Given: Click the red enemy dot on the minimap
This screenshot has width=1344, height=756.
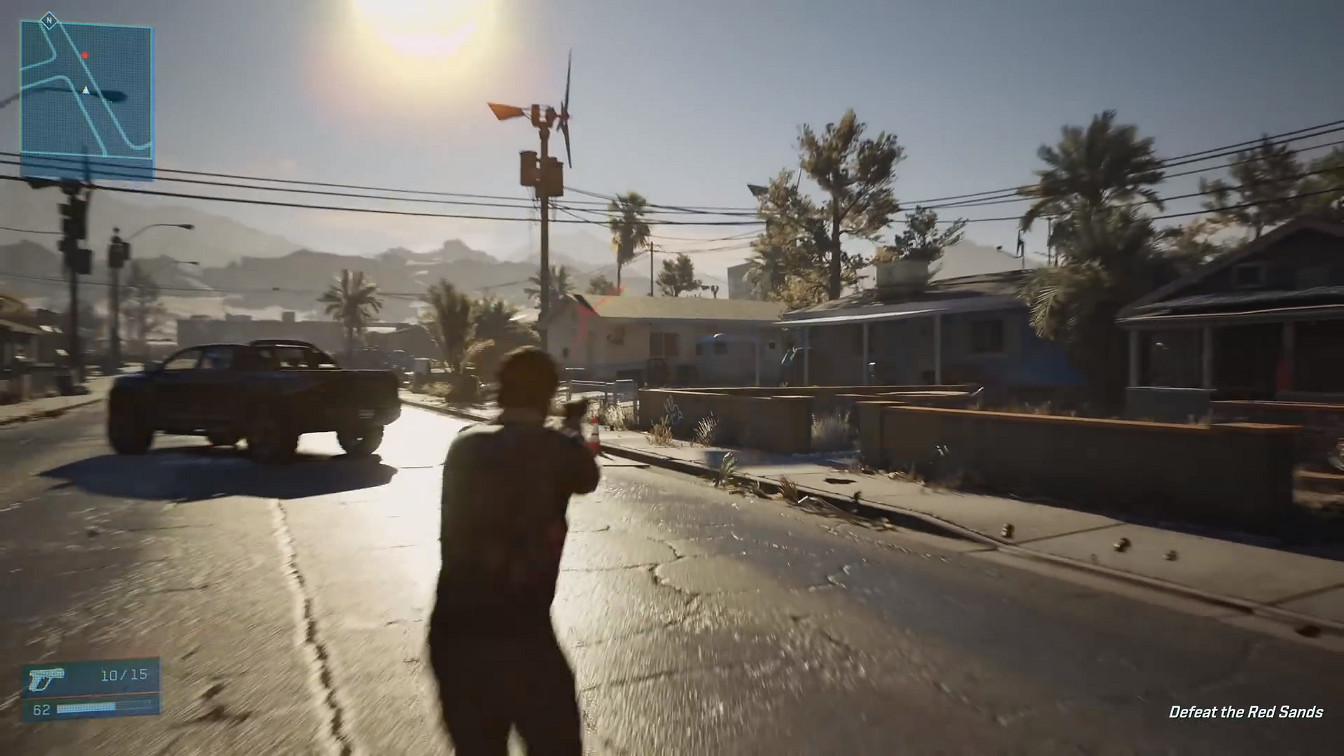Looking at the screenshot, I should (85, 55).
